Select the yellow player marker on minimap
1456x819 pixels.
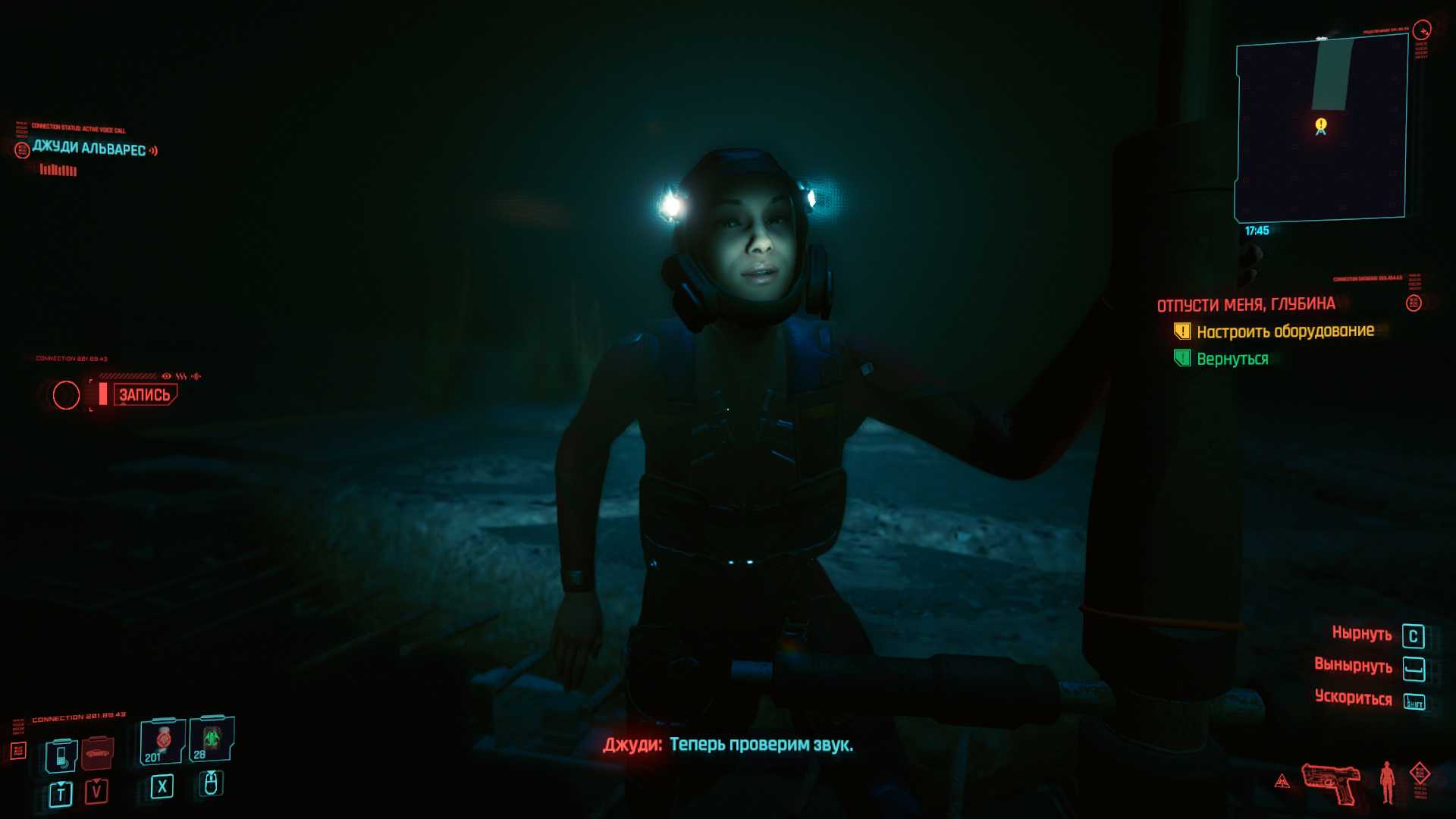click(x=1321, y=125)
